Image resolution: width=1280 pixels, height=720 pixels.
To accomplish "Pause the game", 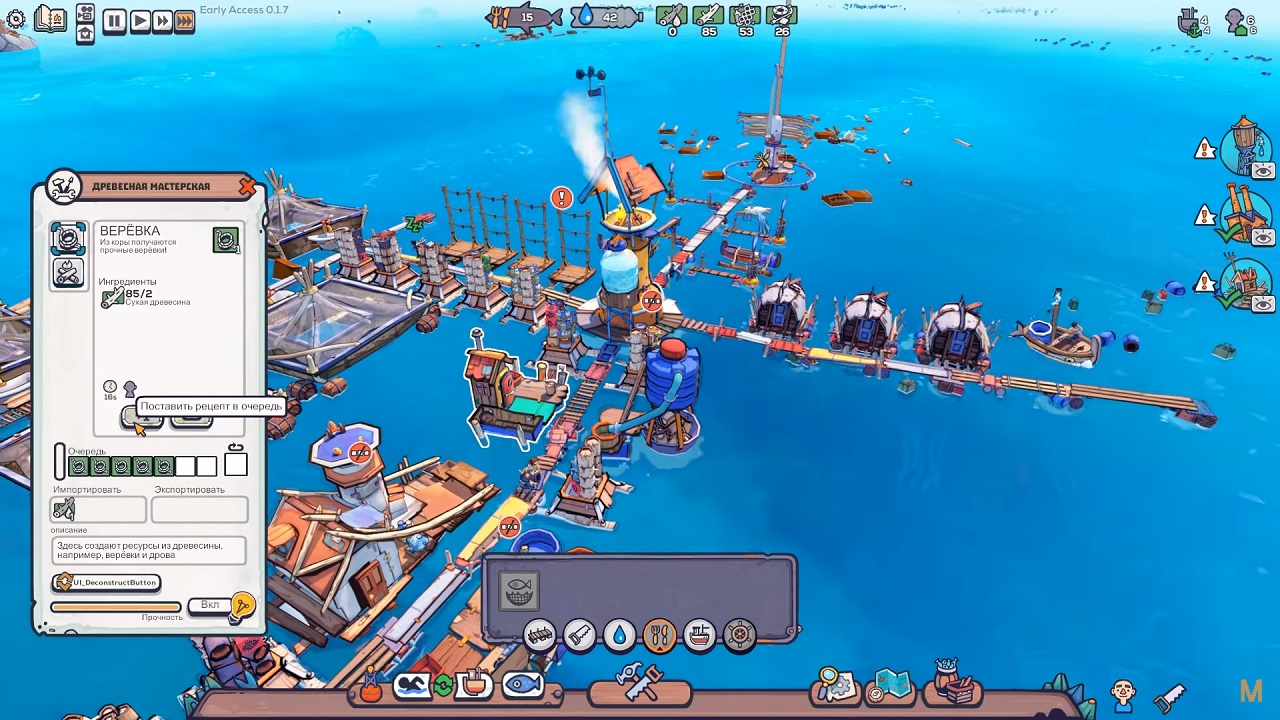I will [114, 20].
